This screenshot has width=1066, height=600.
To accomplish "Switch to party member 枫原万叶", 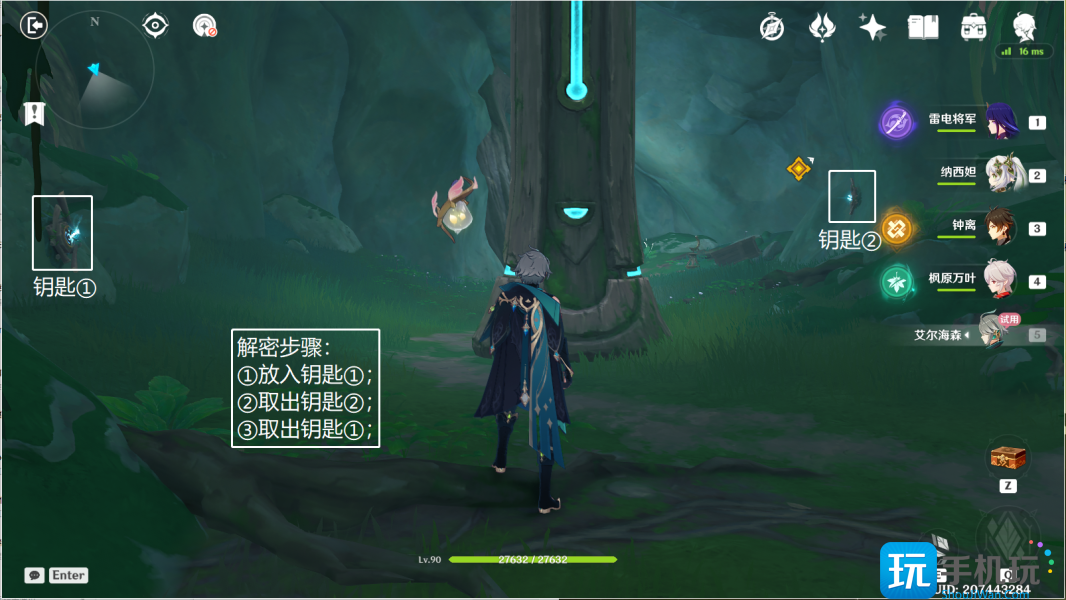I will pos(1000,281).
